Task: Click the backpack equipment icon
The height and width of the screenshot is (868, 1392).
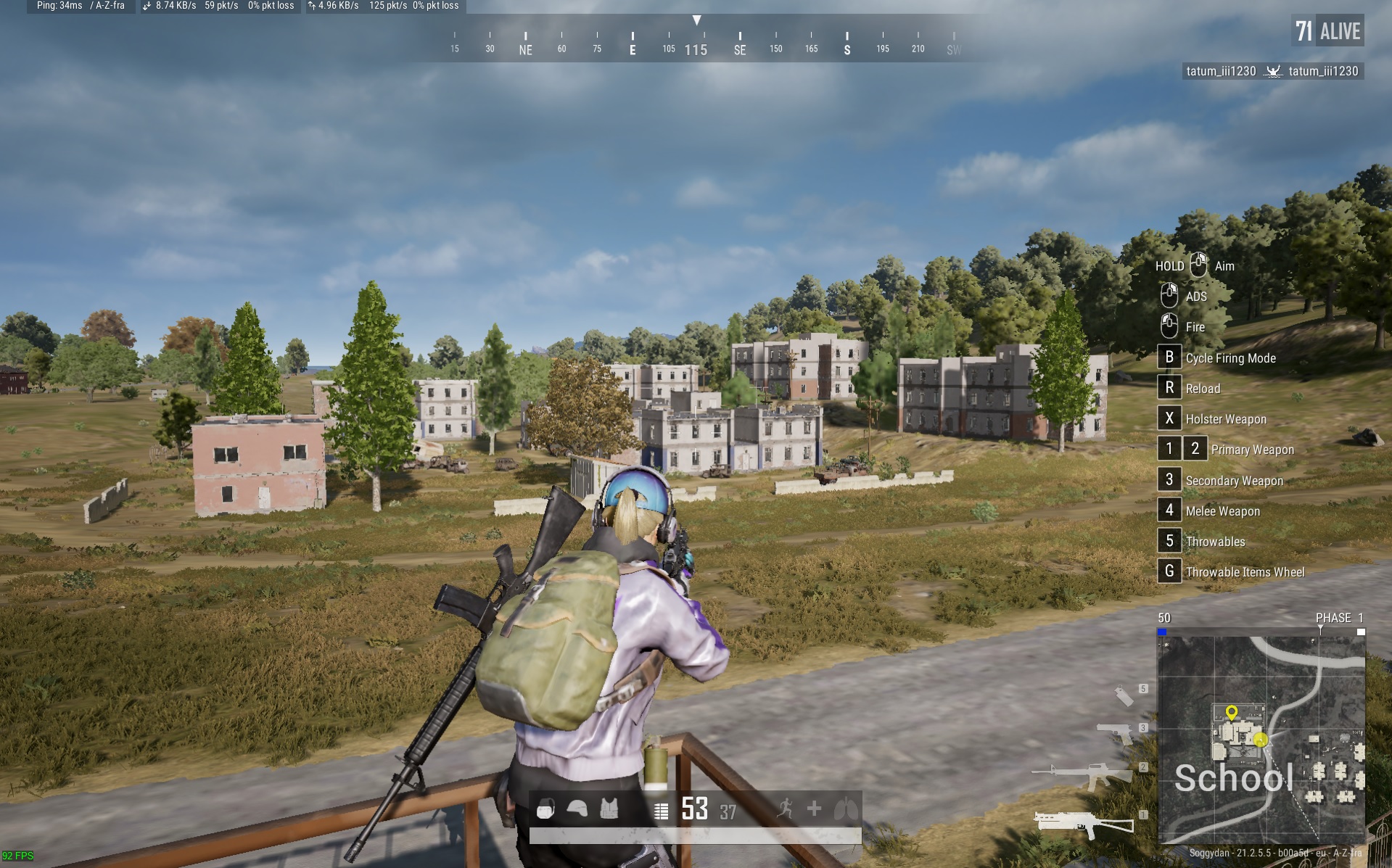Action: pos(545,808)
